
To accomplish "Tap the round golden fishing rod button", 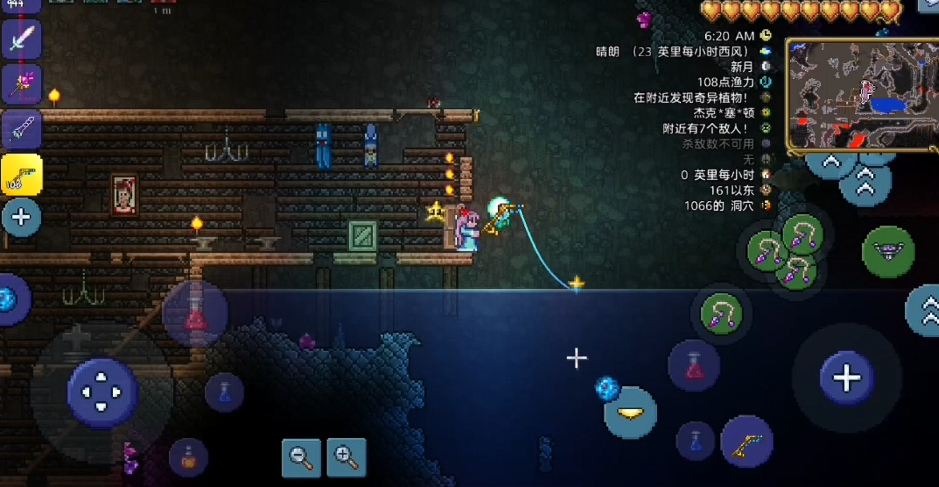I will click(x=745, y=441).
